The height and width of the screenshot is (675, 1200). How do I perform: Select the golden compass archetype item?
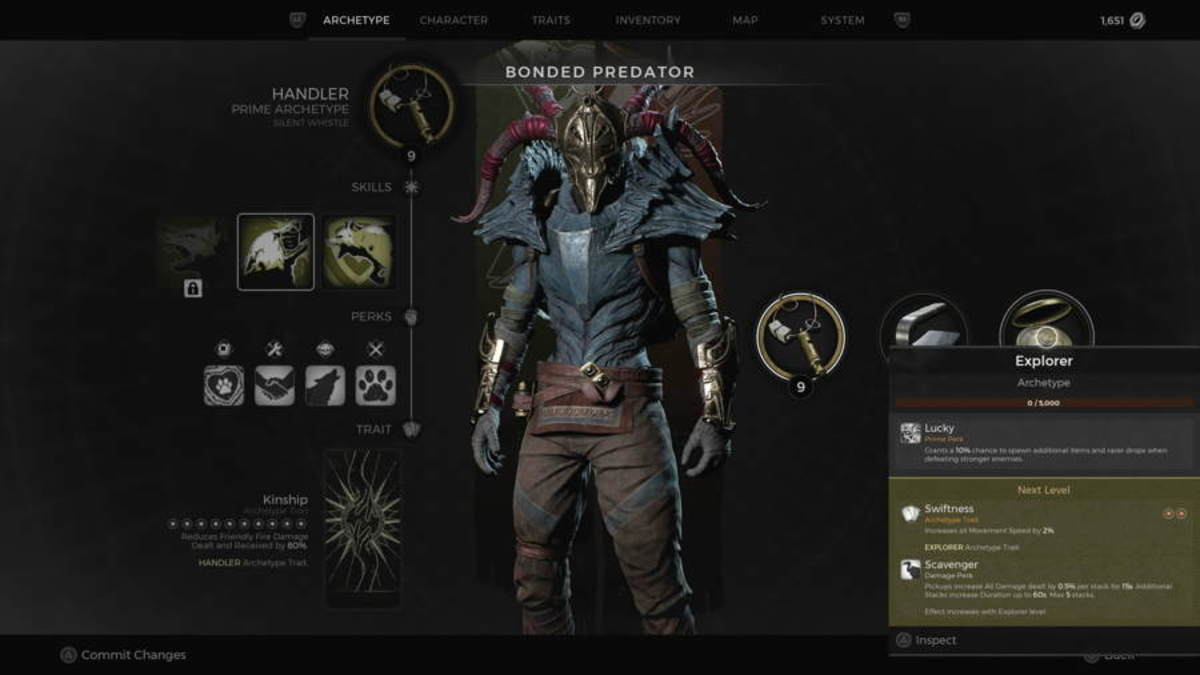click(1046, 325)
